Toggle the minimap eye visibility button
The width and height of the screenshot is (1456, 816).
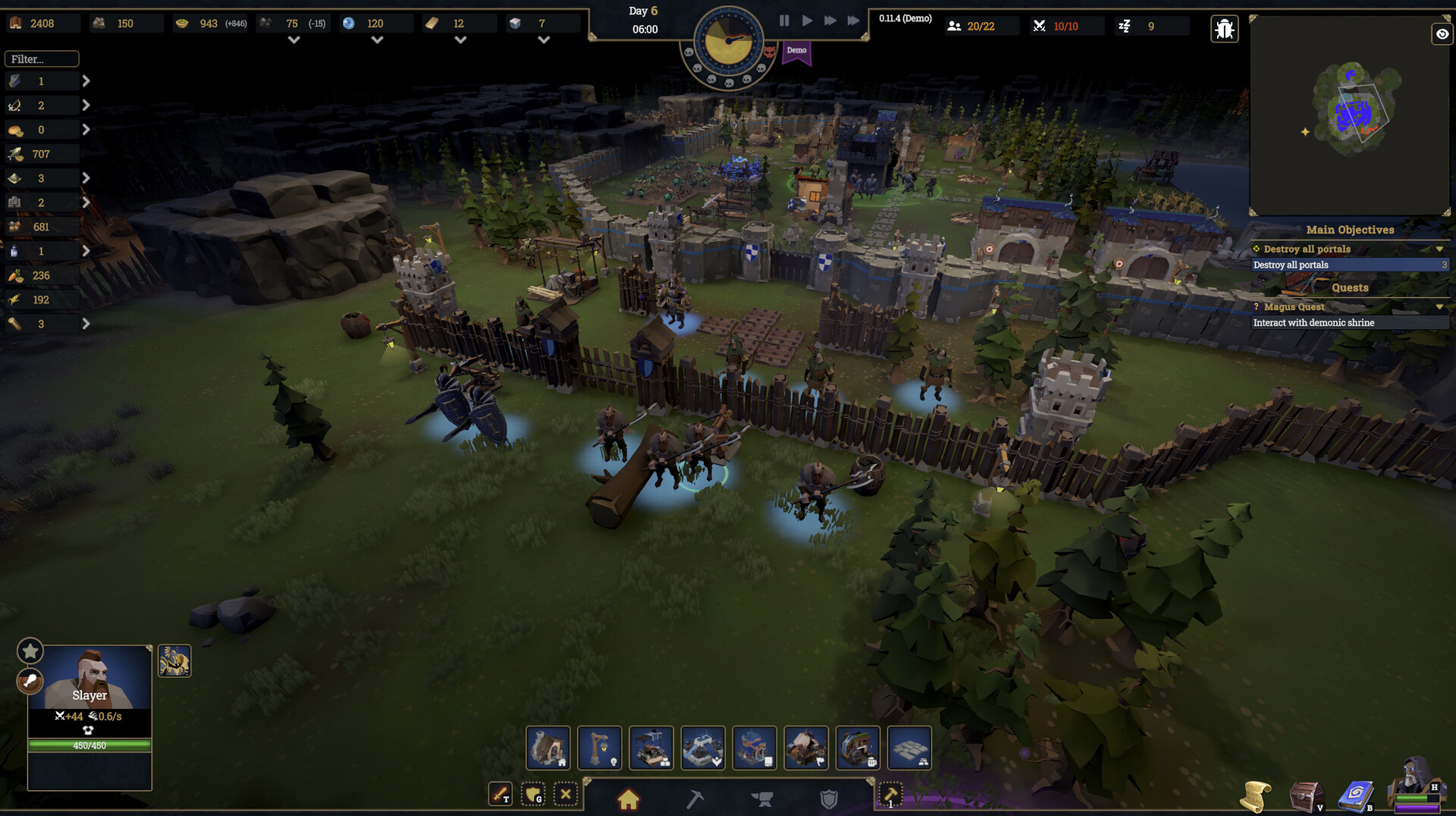(1442, 34)
